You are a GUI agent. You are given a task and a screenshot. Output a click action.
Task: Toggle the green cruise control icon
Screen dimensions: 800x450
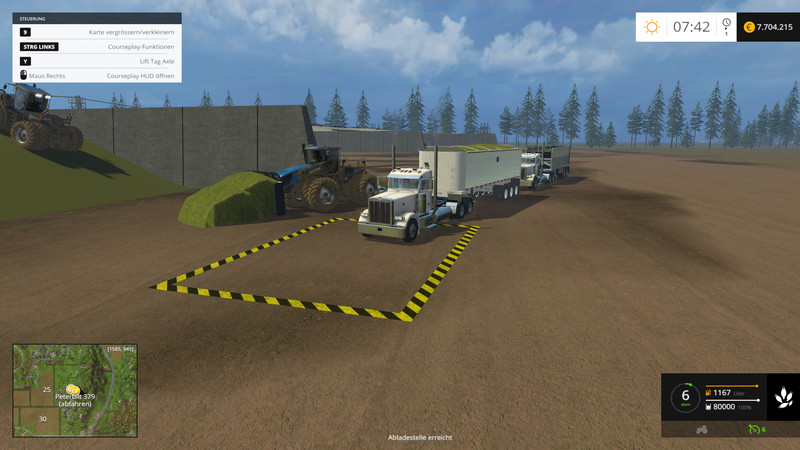click(754, 430)
